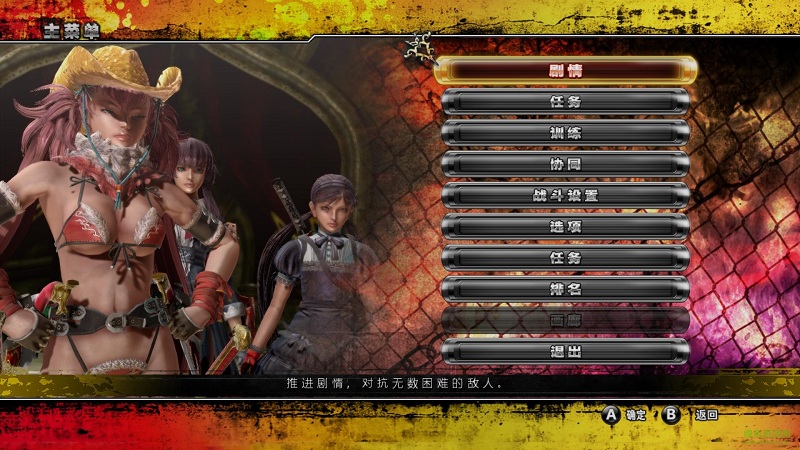
Task: Go to the 选项 options menu
Action: pyautogui.click(x=566, y=226)
